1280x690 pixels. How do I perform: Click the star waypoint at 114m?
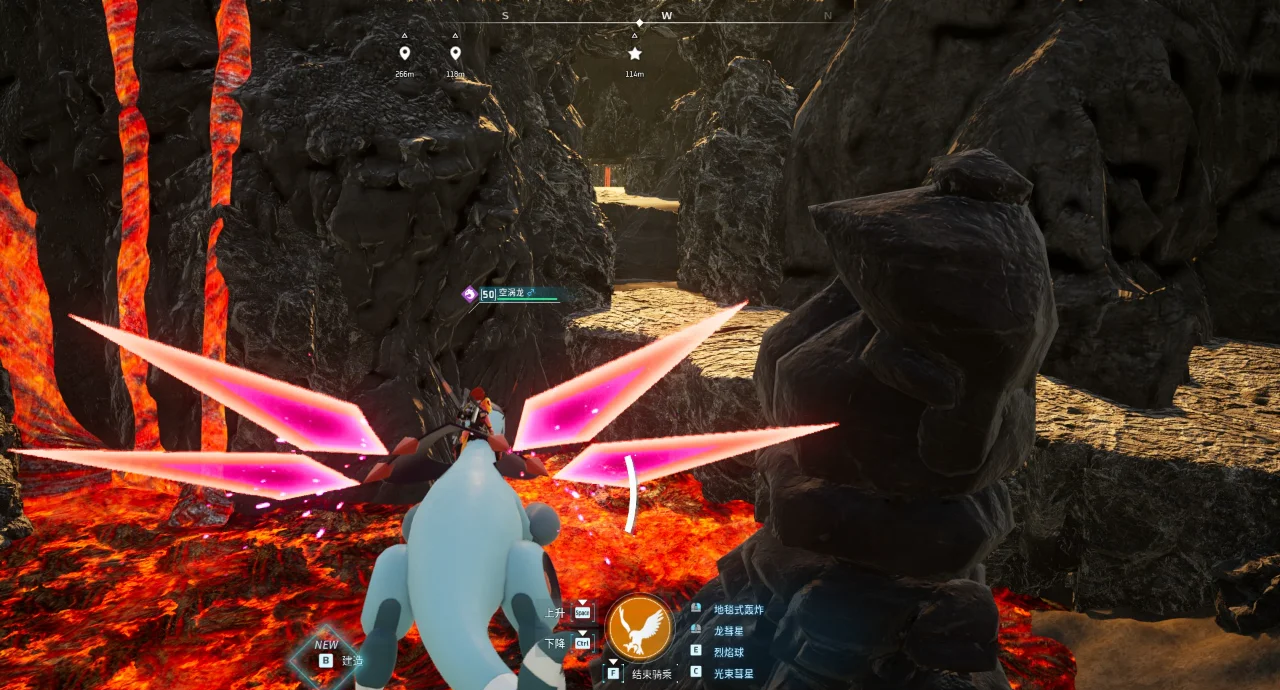(634, 53)
